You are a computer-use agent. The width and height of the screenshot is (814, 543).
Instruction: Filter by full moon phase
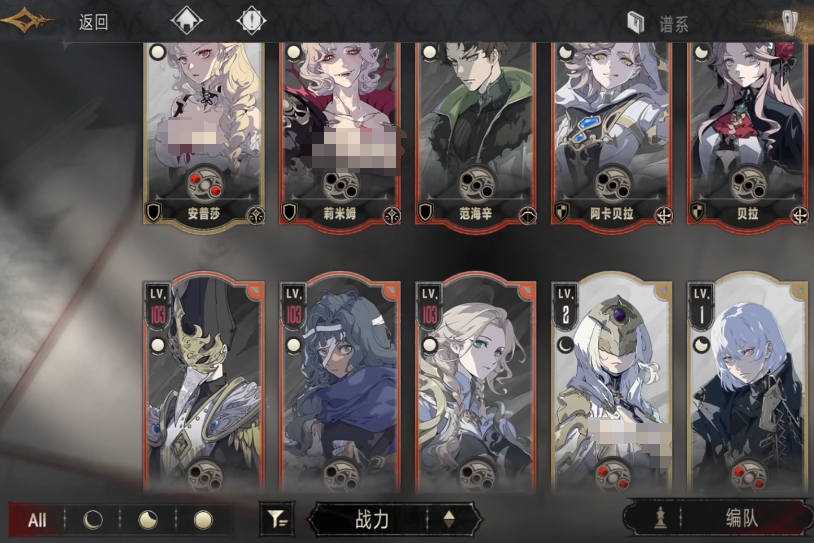[203, 520]
